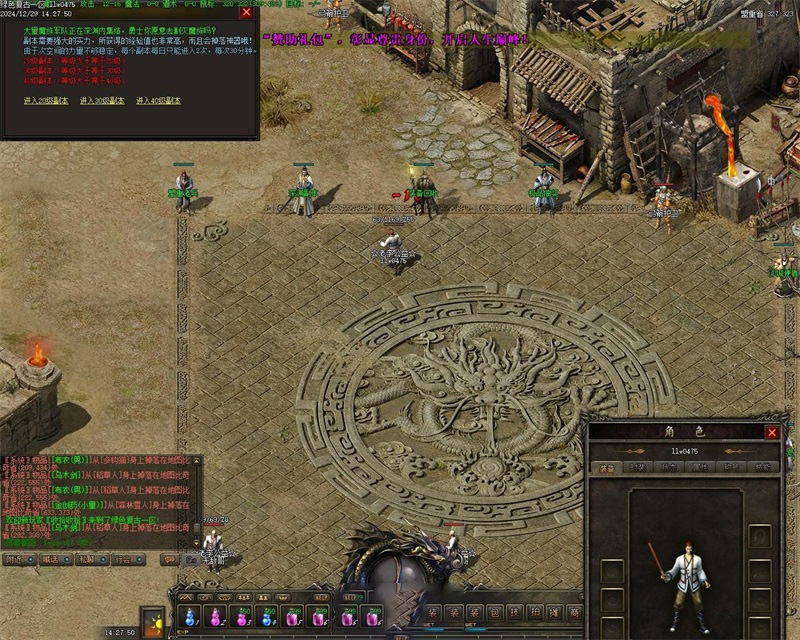Show the 属性 attributes tab

(701, 467)
